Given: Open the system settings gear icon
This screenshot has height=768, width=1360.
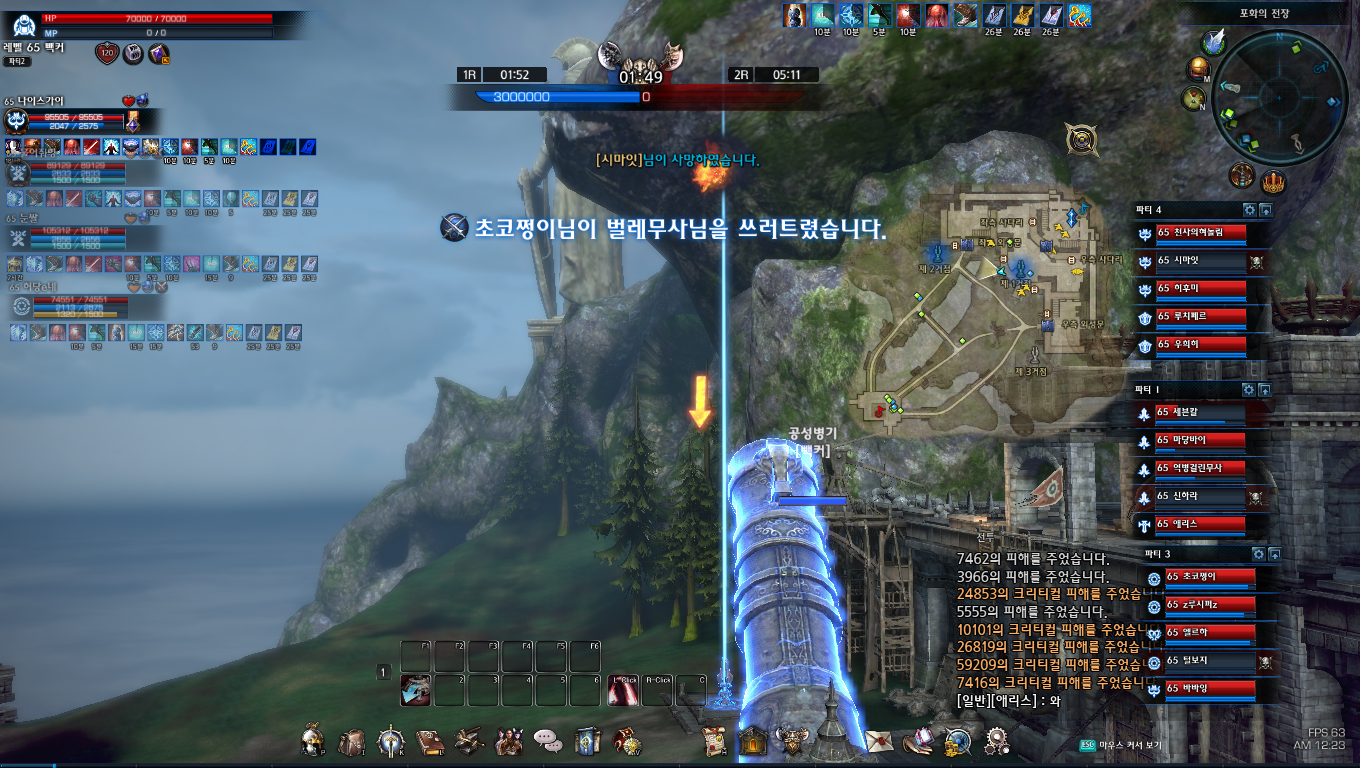Looking at the screenshot, I should pos(996,741).
